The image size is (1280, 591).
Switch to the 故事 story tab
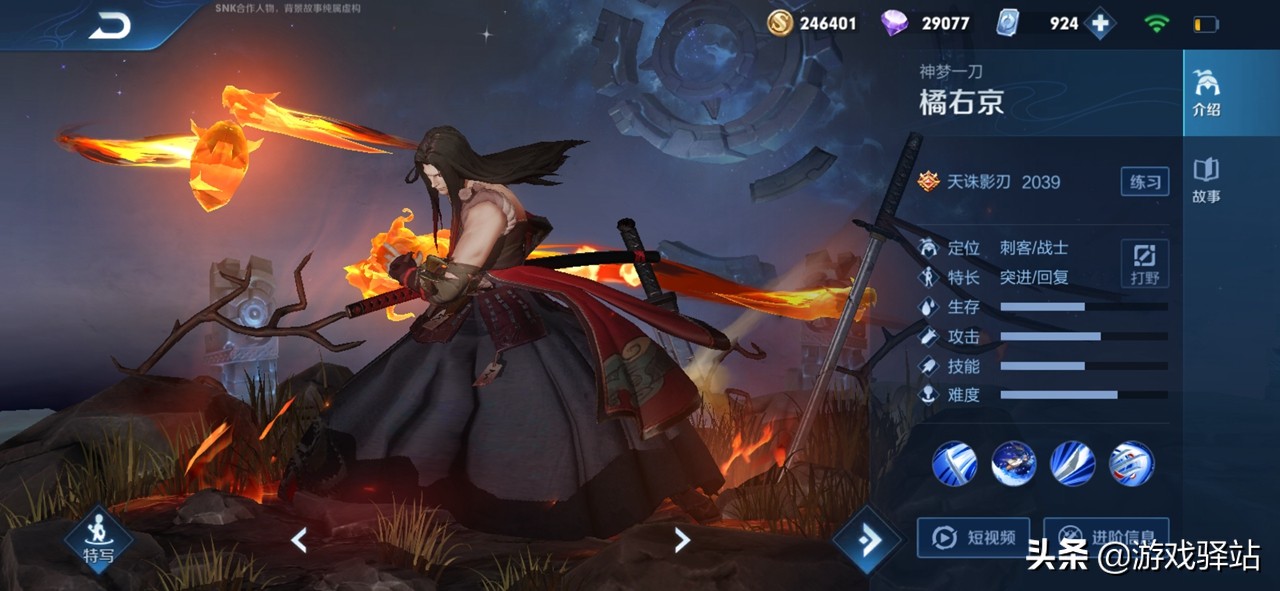[x=1206, y=180]
